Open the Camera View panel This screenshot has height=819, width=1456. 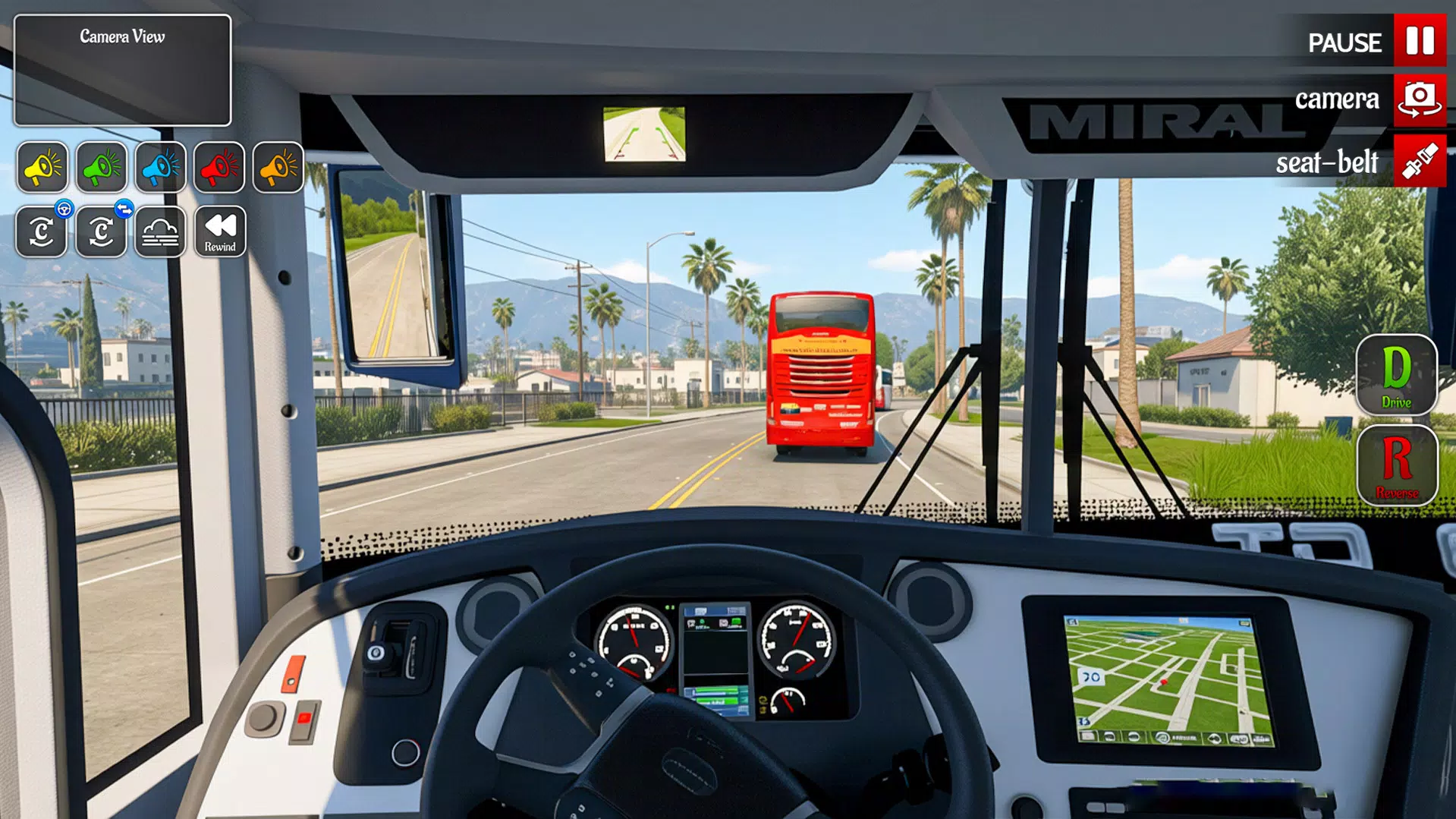[121, 68]
